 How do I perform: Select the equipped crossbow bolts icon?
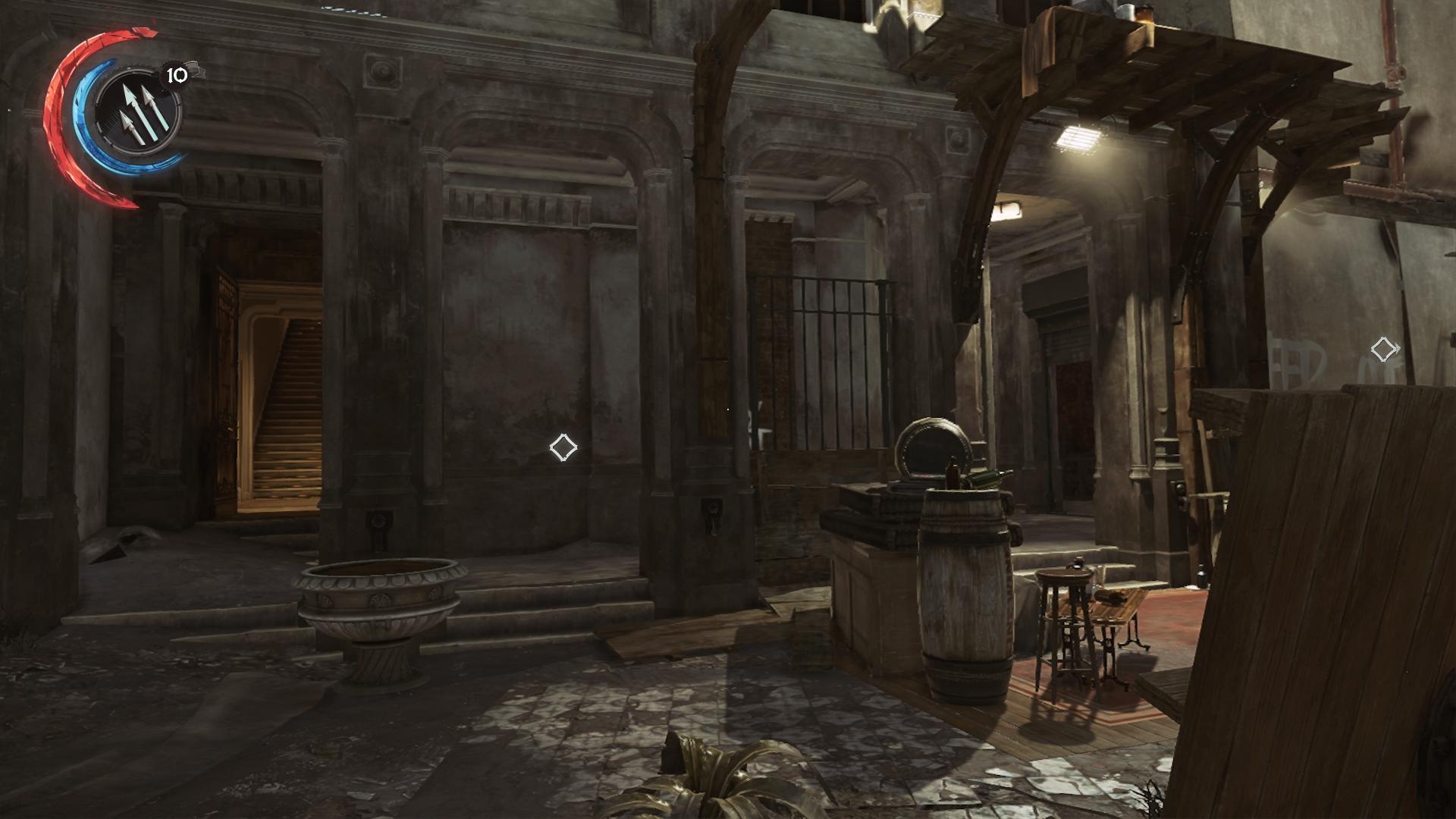click(140, 111)
